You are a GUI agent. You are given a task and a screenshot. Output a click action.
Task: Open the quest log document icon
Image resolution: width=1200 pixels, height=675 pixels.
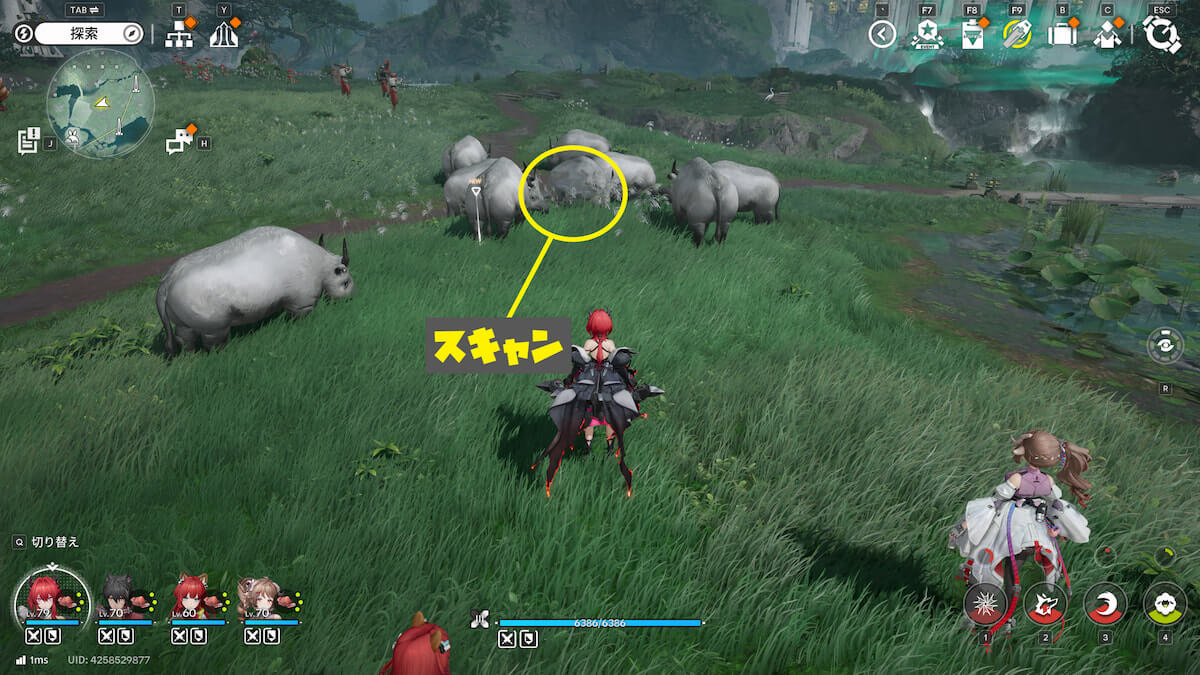point(29,141)
